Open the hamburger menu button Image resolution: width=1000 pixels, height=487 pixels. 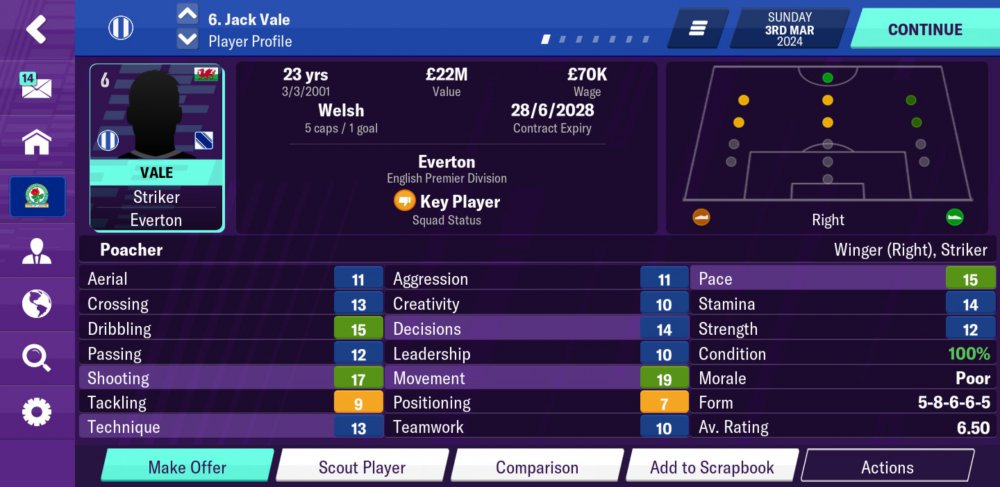coord(698,29)
